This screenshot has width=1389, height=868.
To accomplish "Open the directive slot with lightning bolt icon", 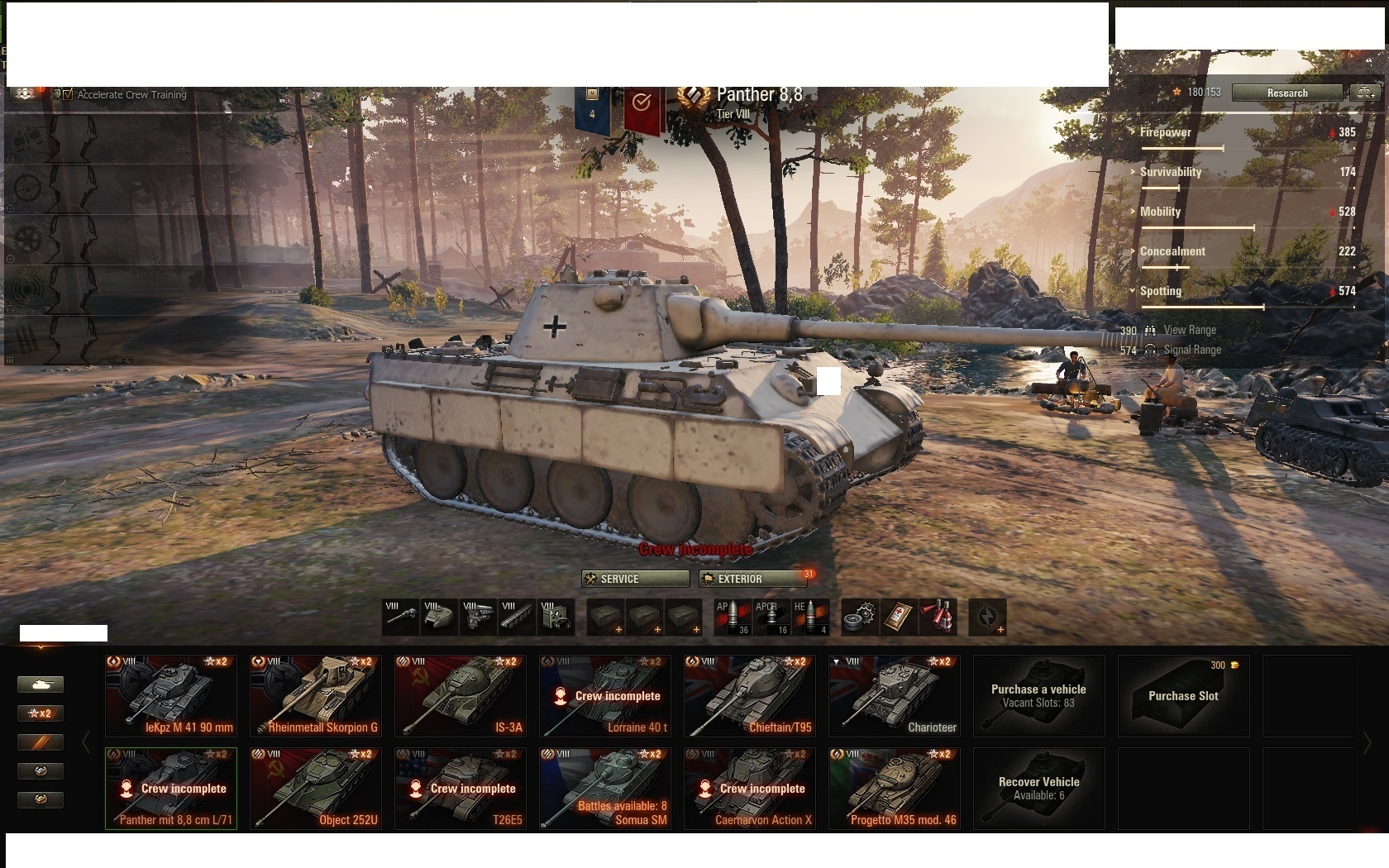I will [x=989, y=618].
